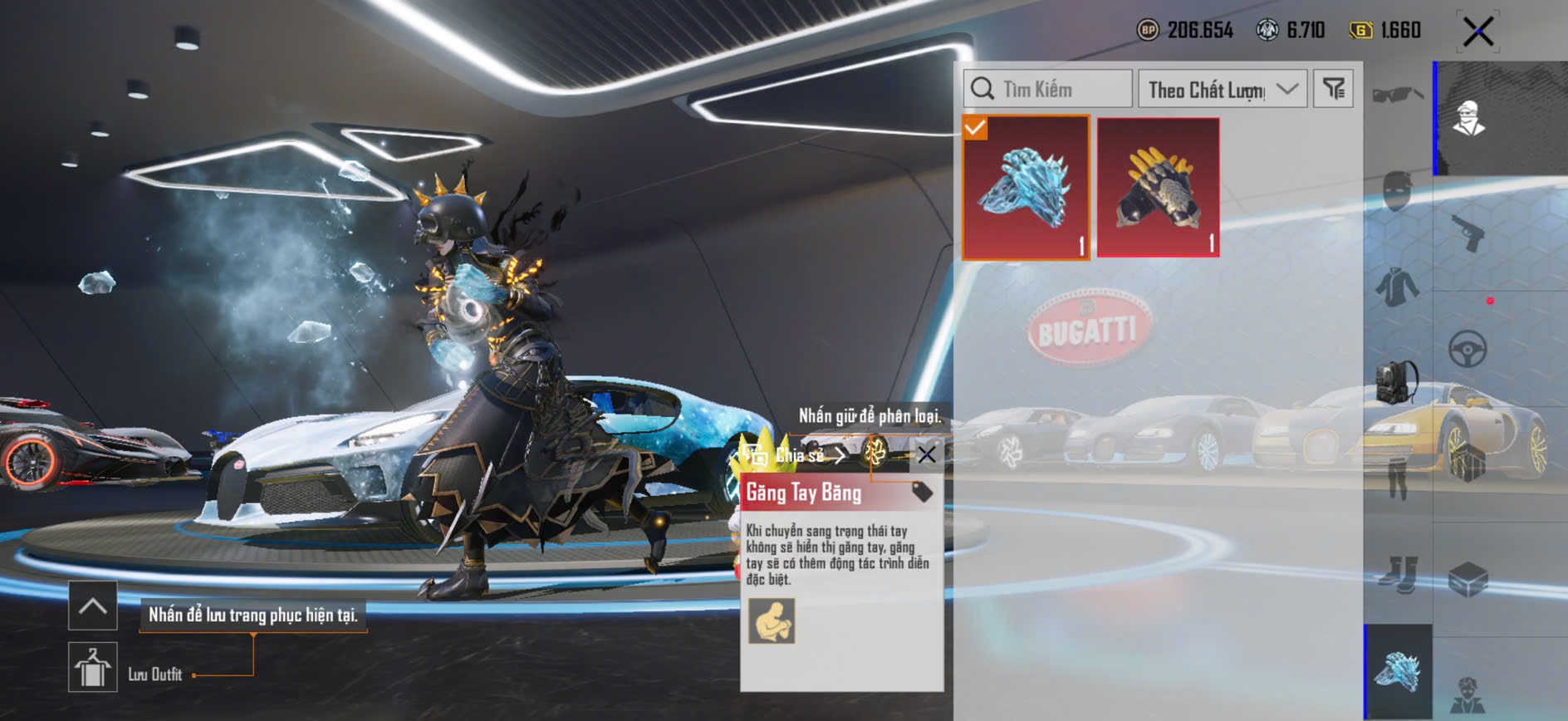Viewport: 1568px width, 721px height.
Task: Preview the glove emote action icon
Action: pyautogui.click(x=772, y=620)
